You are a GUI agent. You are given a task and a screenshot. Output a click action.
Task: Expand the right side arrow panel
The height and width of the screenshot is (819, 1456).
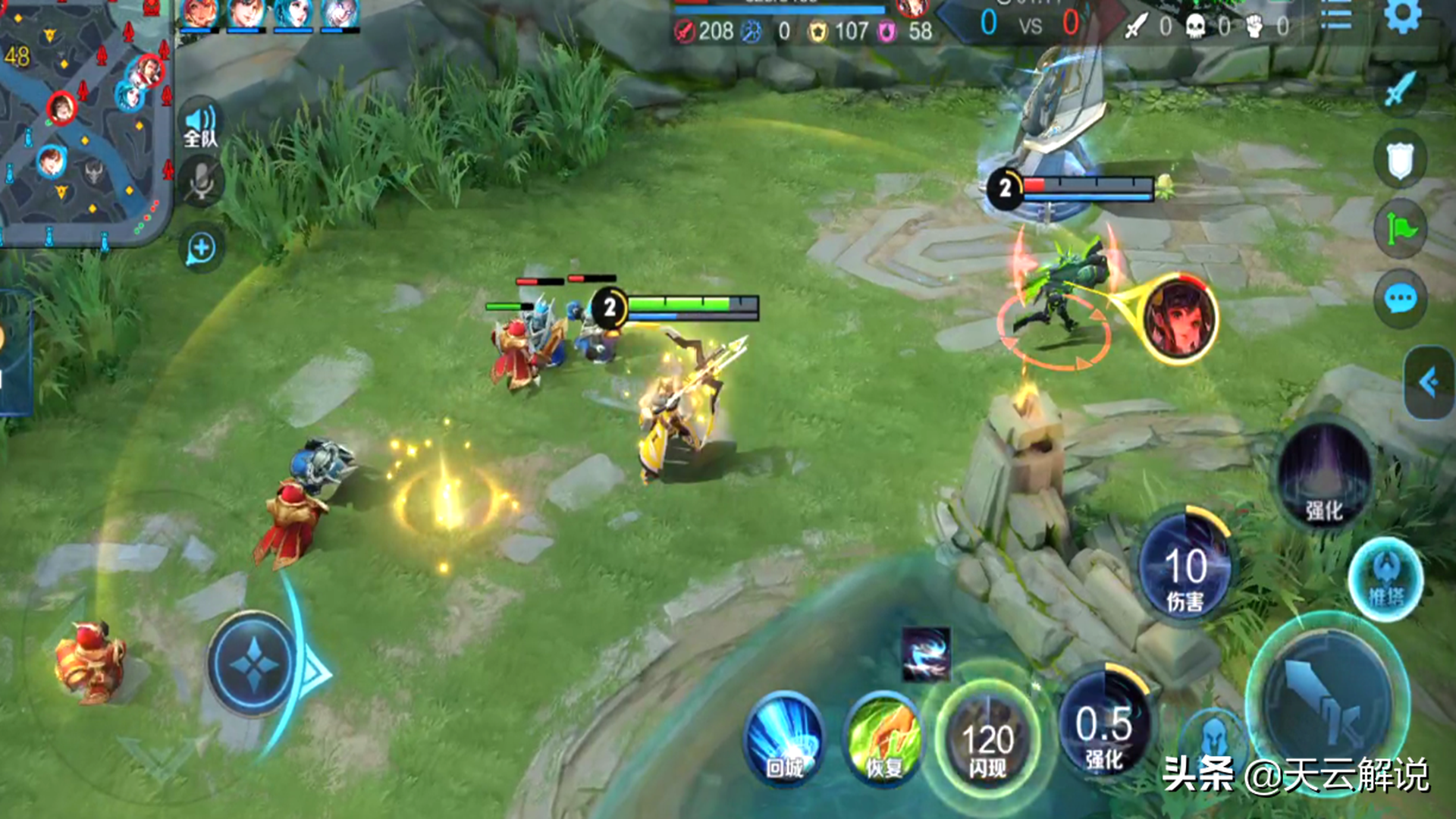point(1429,382)
